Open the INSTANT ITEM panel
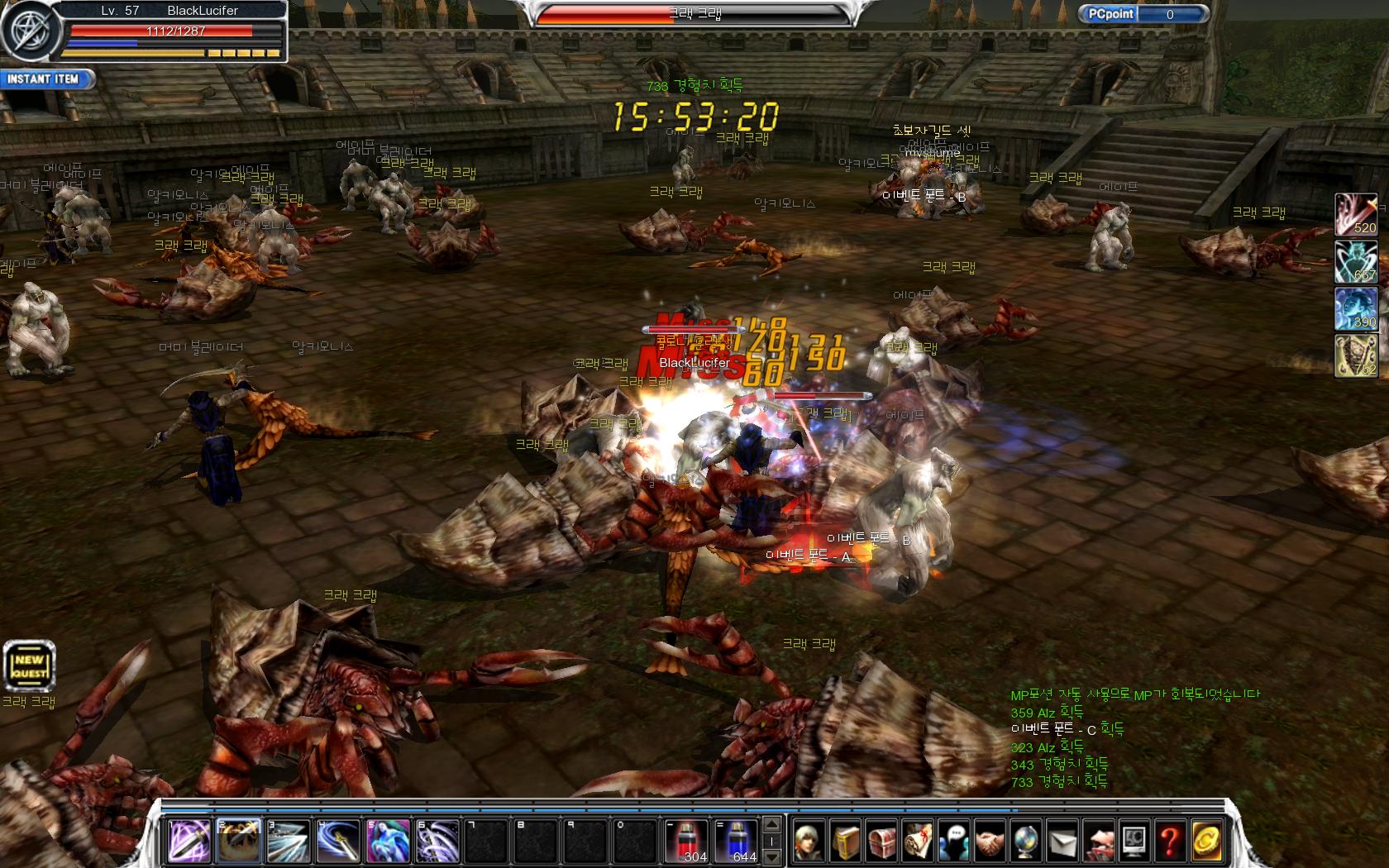The height and width of the screenshot is (868, 1389). click(x=46, y=79)
